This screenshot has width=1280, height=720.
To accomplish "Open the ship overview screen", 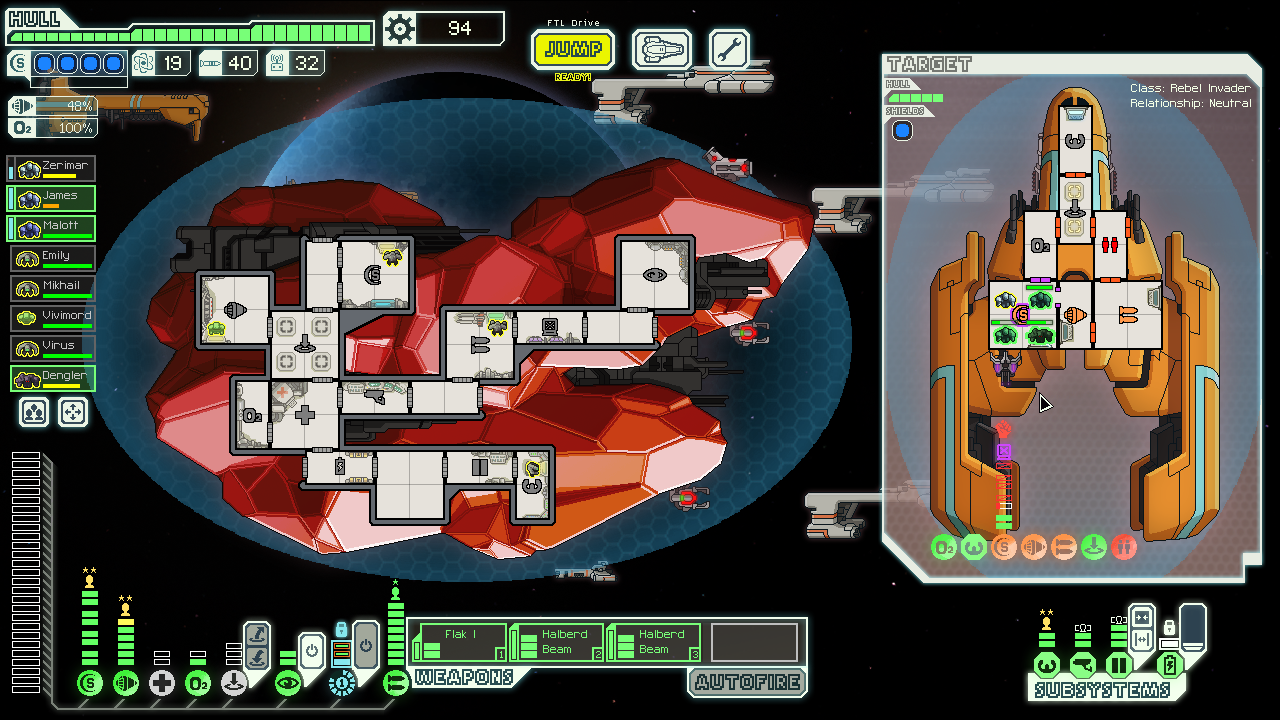I will tap(661, 49).
